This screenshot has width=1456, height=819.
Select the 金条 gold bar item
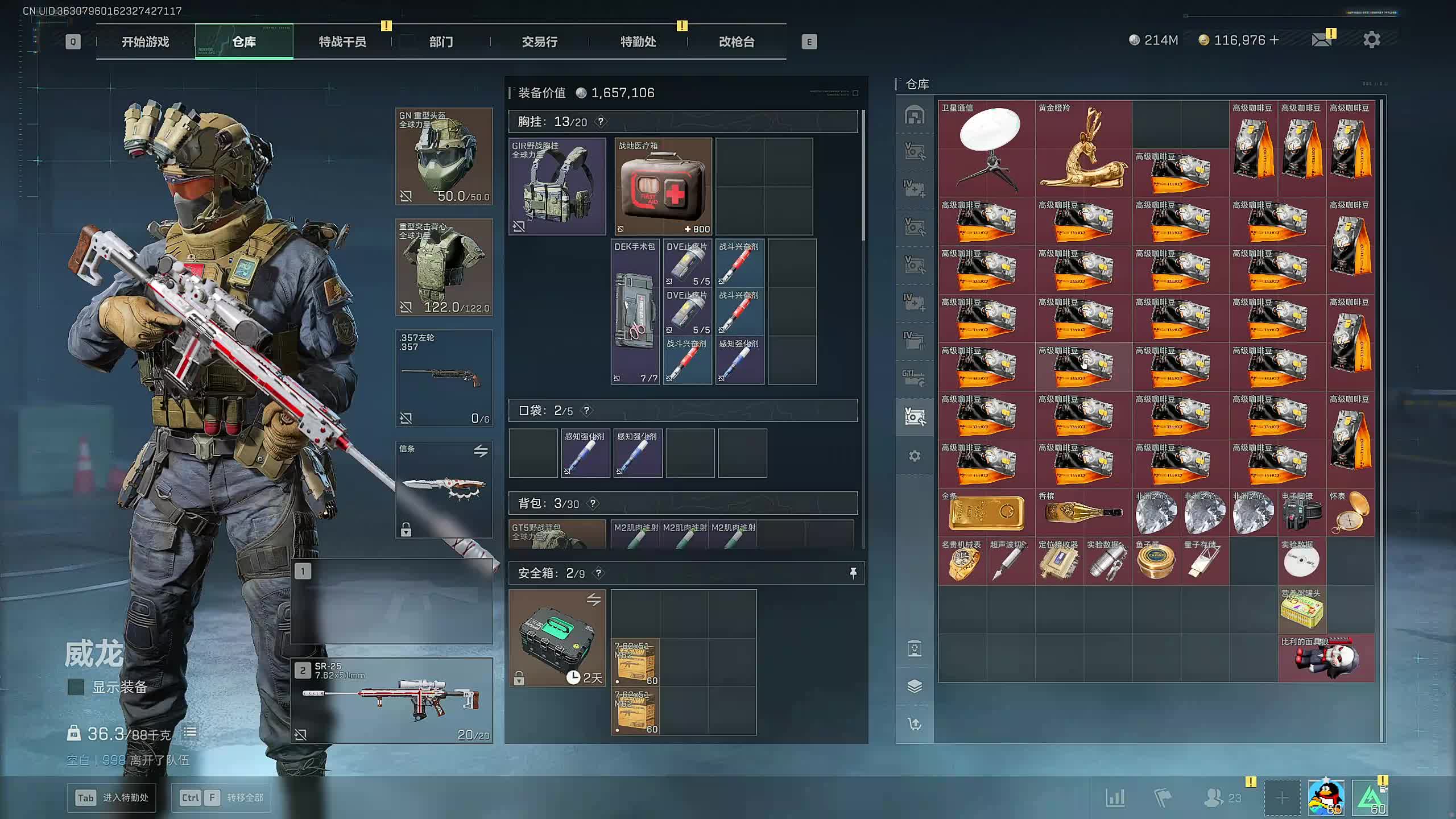[x=986, y=512]
